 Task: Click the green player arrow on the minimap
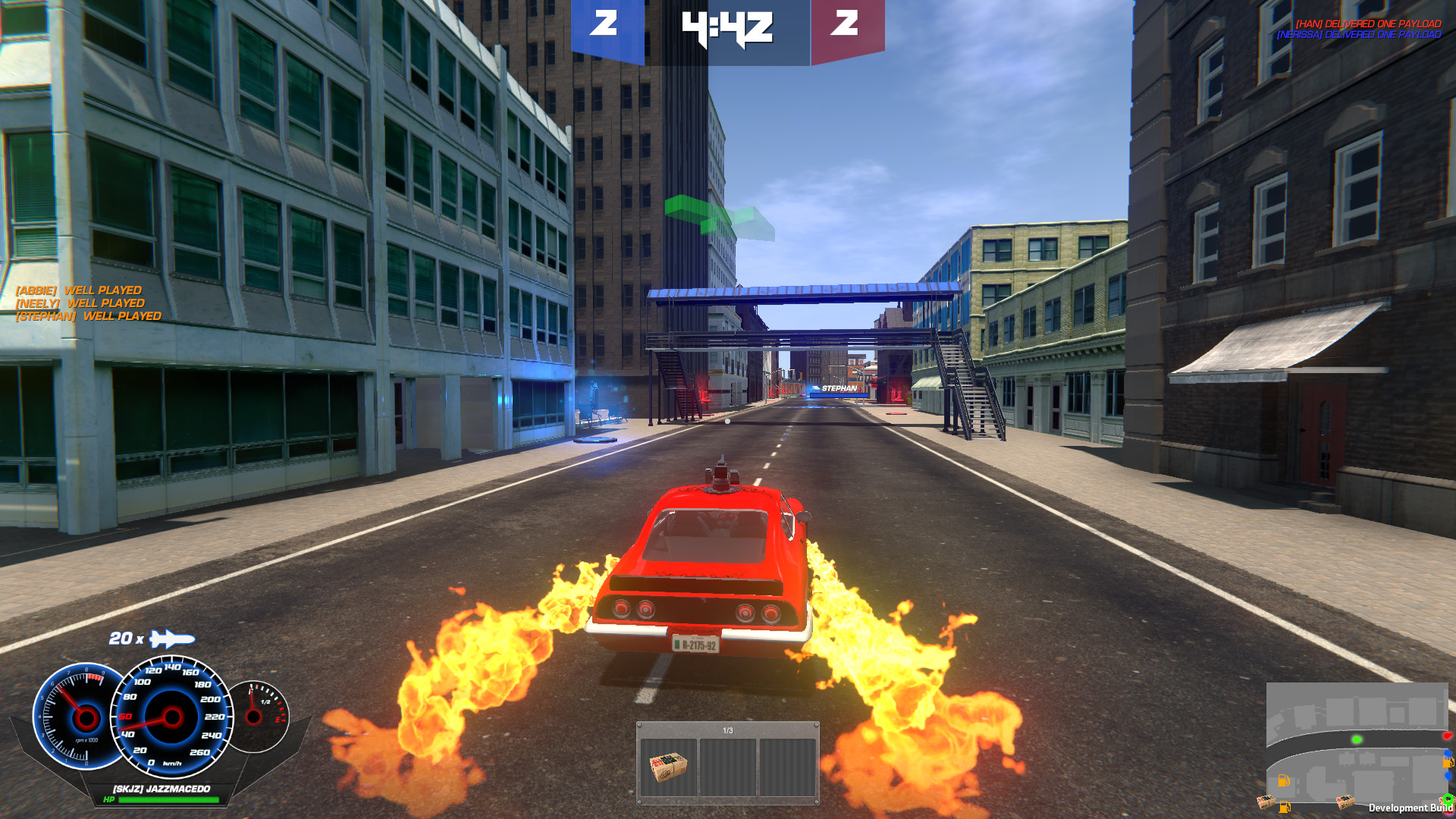coord(1357,740)
